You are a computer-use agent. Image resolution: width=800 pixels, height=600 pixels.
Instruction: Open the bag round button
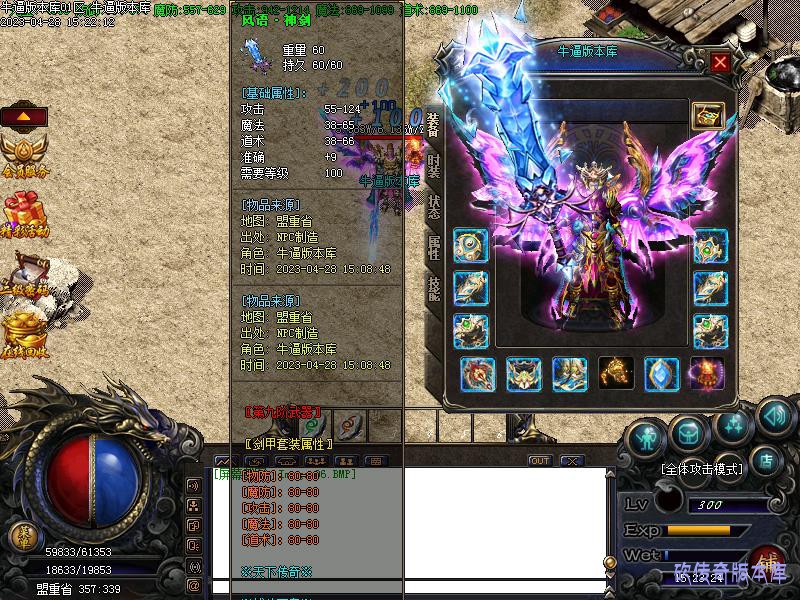[x=689, y=432]
